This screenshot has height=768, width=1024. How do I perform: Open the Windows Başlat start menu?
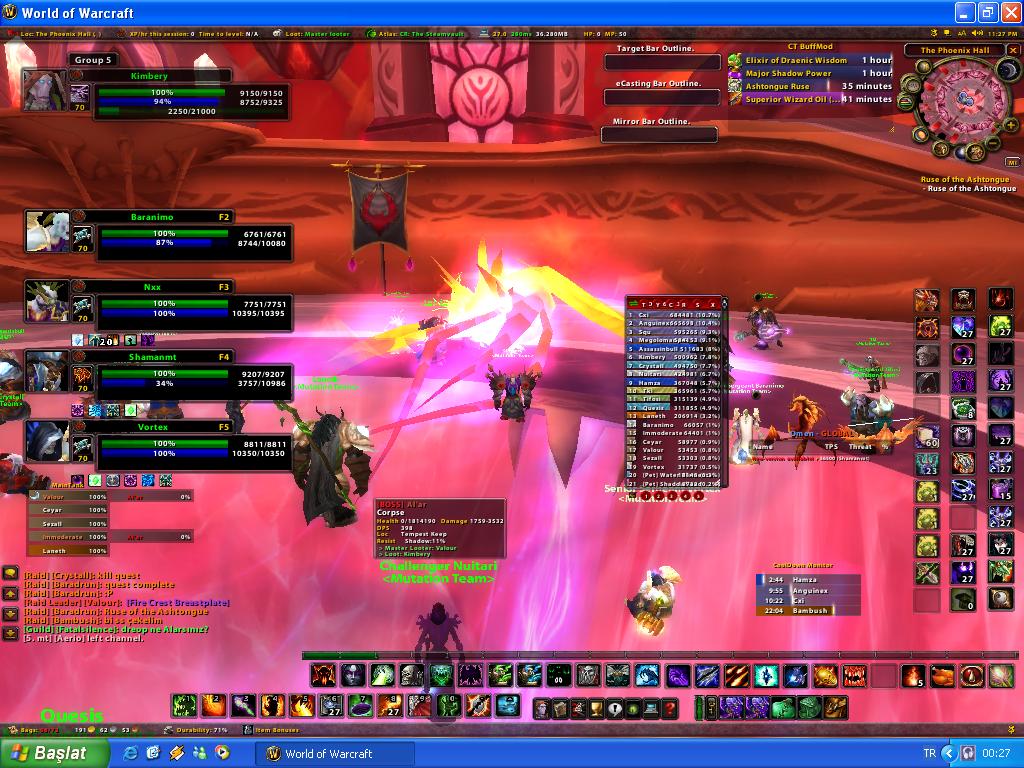[x=47, y=753]
